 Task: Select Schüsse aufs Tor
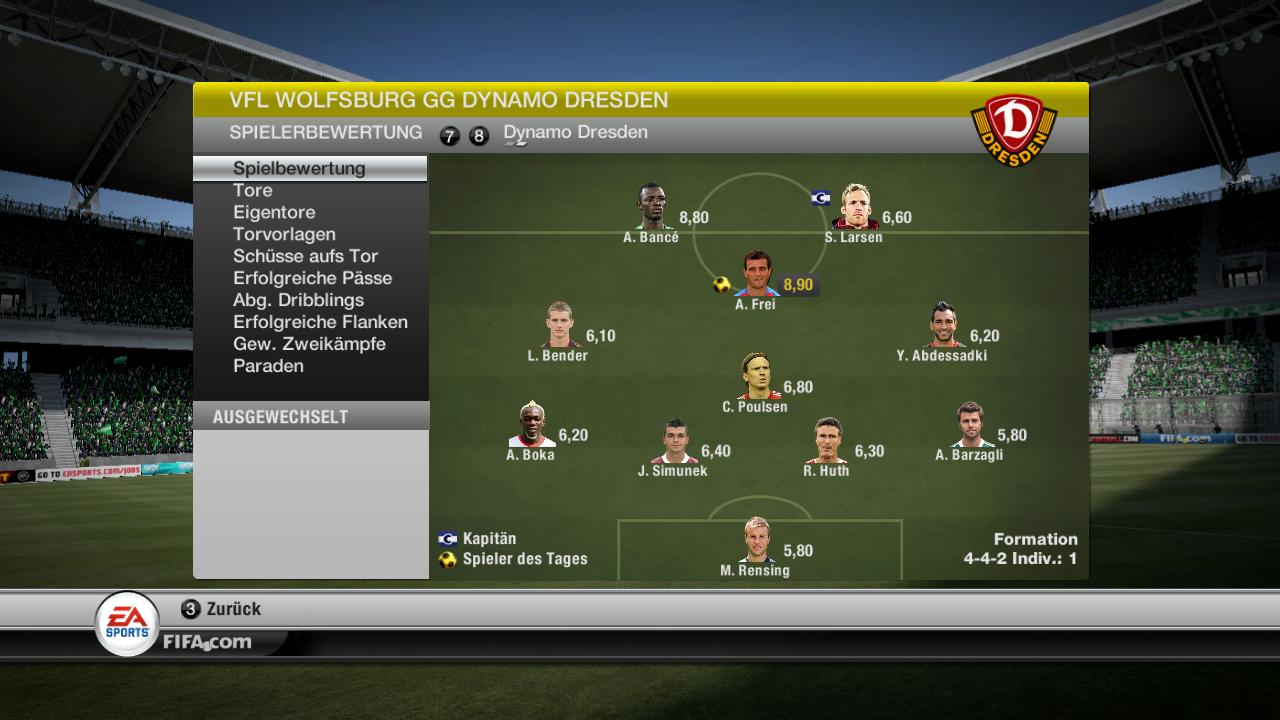coord(305,256)
